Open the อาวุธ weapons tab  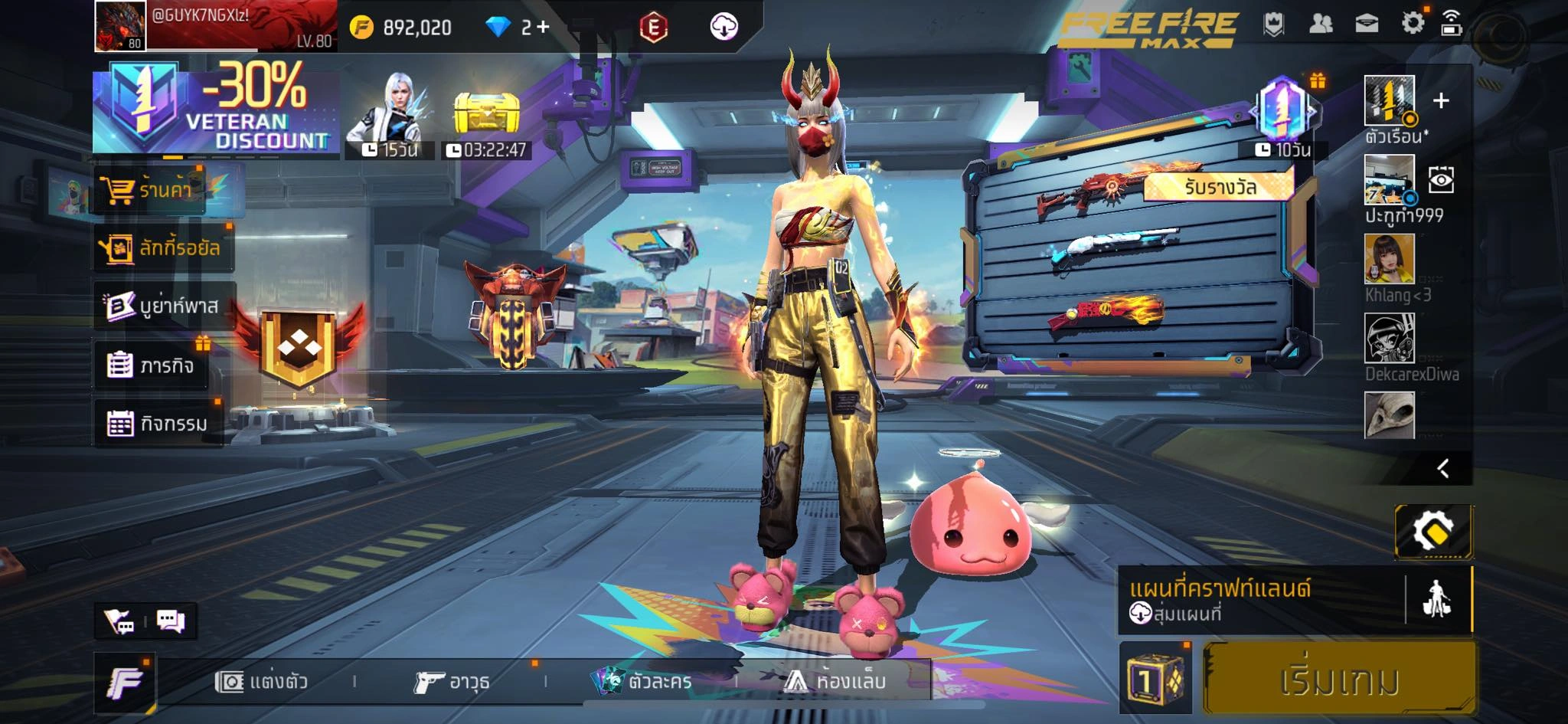click(452, 681)
